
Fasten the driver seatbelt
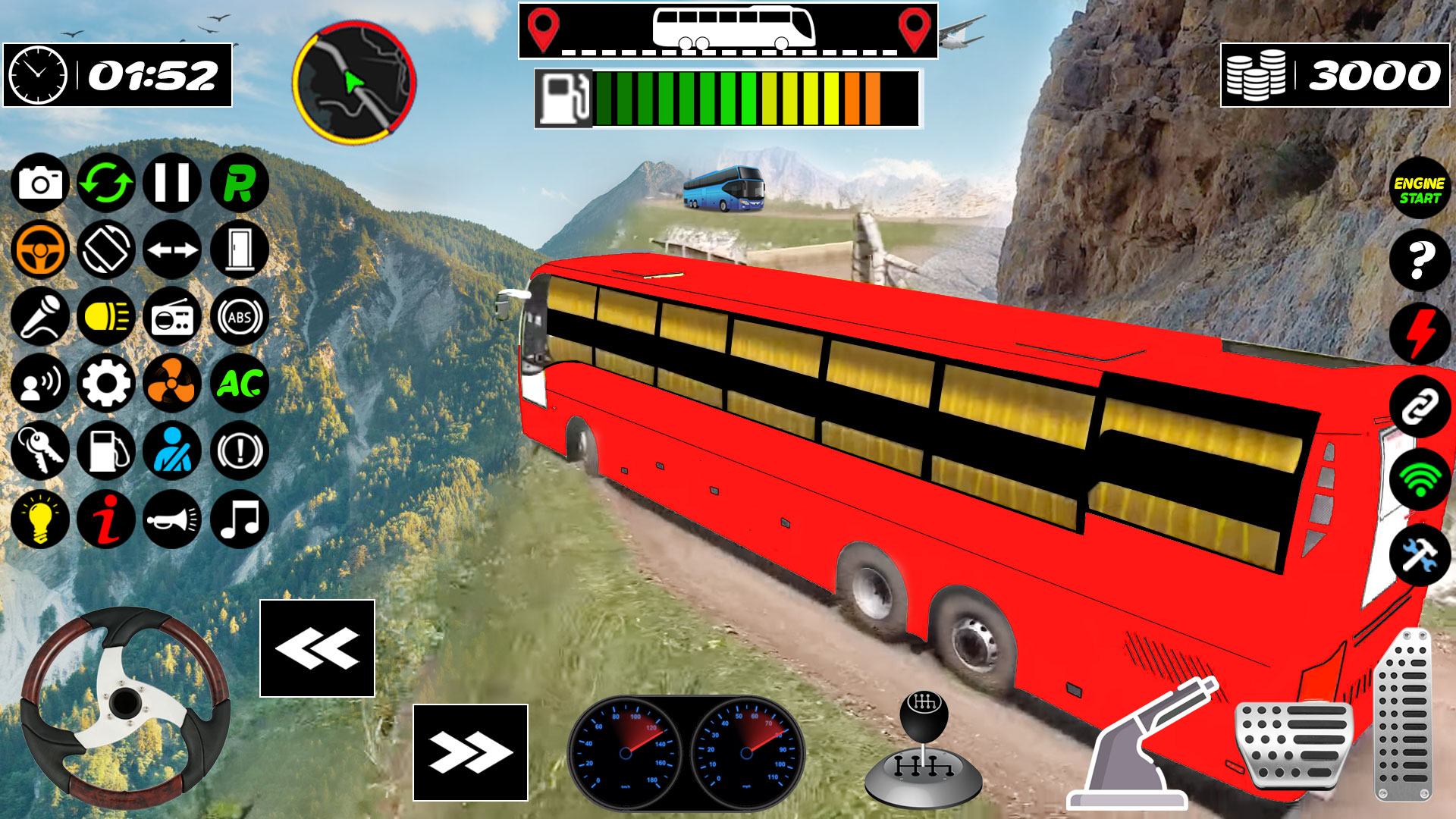tap(172, 452)
